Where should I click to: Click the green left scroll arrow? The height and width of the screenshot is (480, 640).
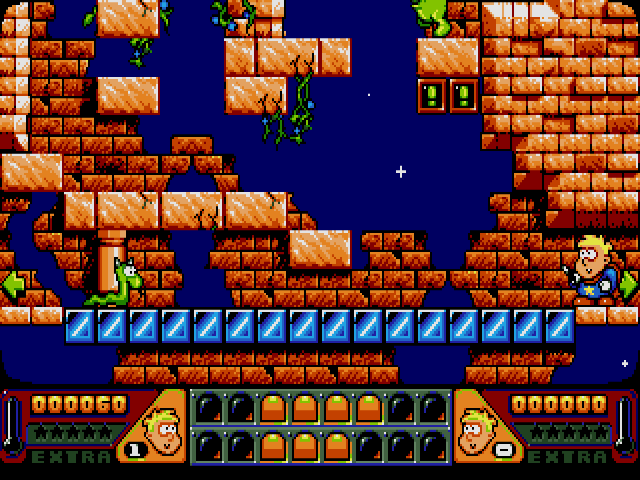12,284
